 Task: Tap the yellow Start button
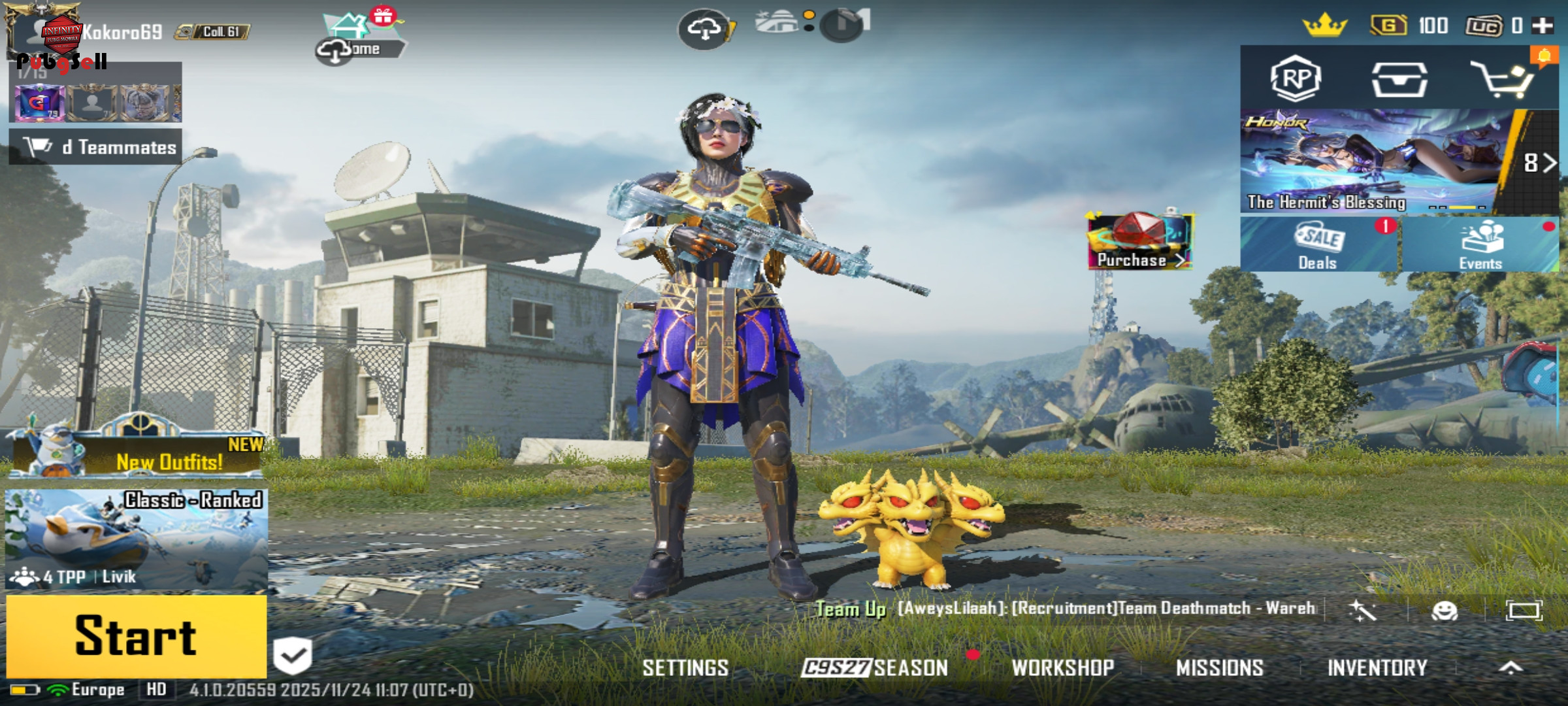(136, 635)
